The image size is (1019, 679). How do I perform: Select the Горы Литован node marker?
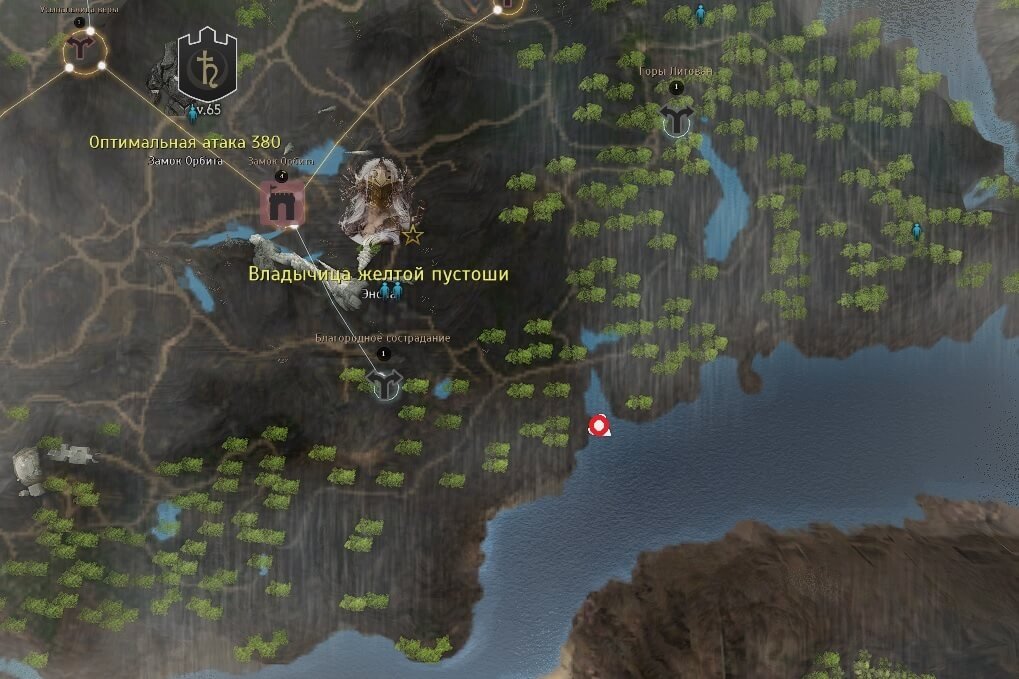(677, 120)
